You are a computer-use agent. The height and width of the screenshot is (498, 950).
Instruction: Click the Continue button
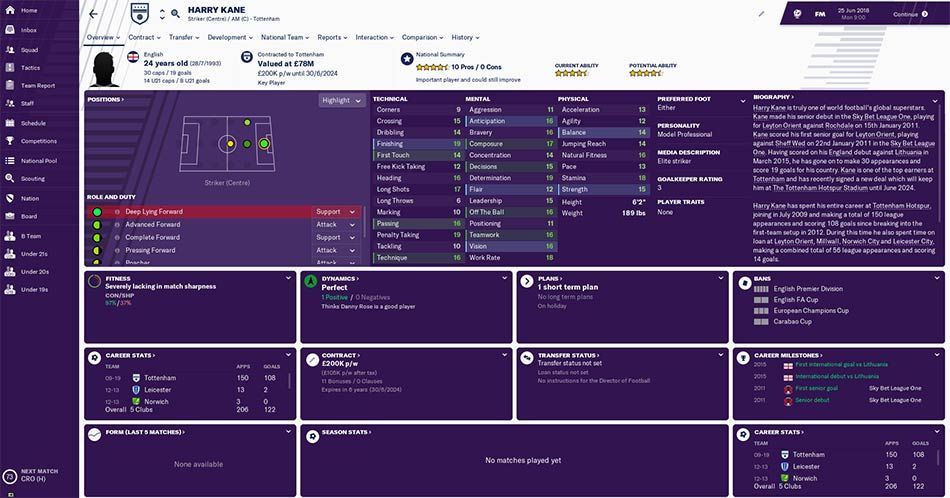(908, 15)
